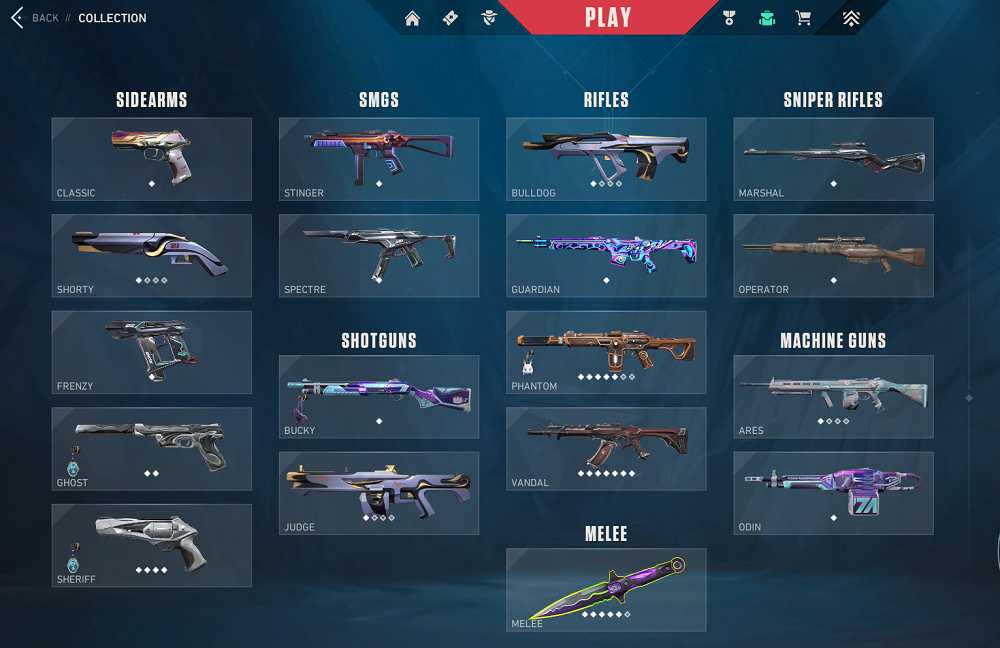The image size is (1000, 648).
Task: Open the home icon in top bar
Action: coord(412,18)
